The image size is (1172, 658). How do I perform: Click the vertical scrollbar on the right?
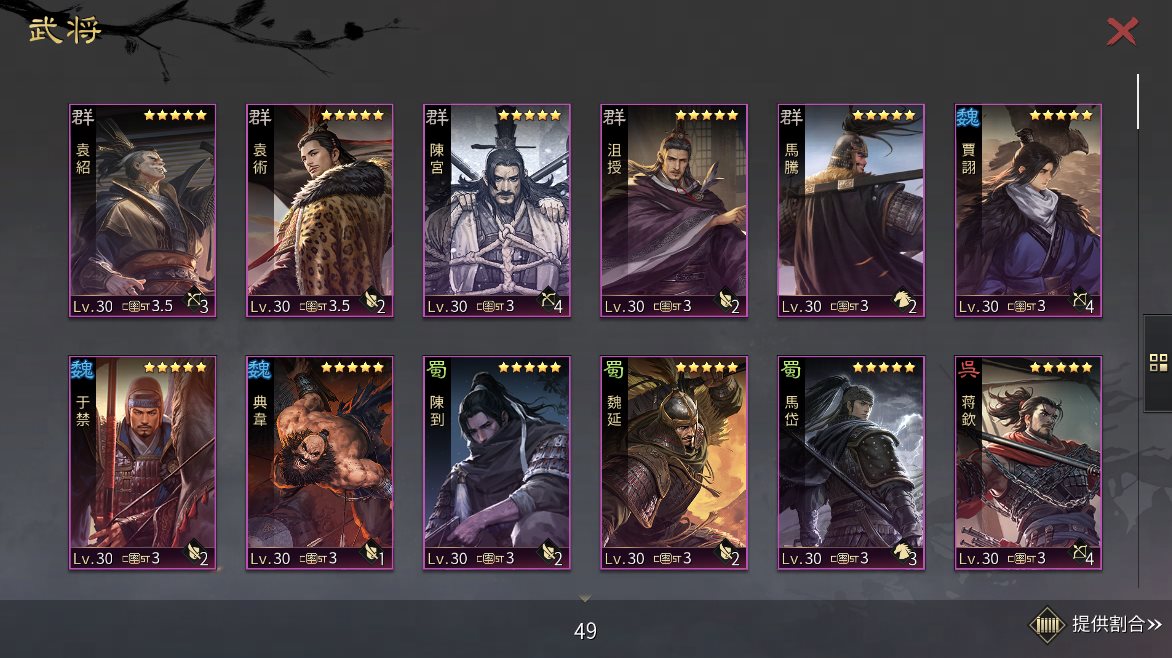click(x=1138, y=102)
